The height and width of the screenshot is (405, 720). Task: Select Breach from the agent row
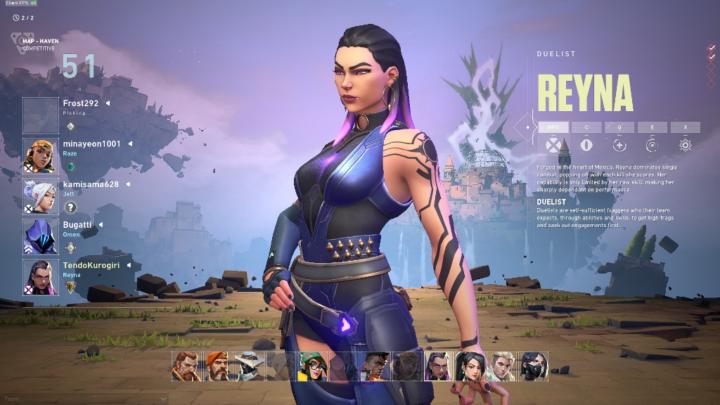point(184,366)
